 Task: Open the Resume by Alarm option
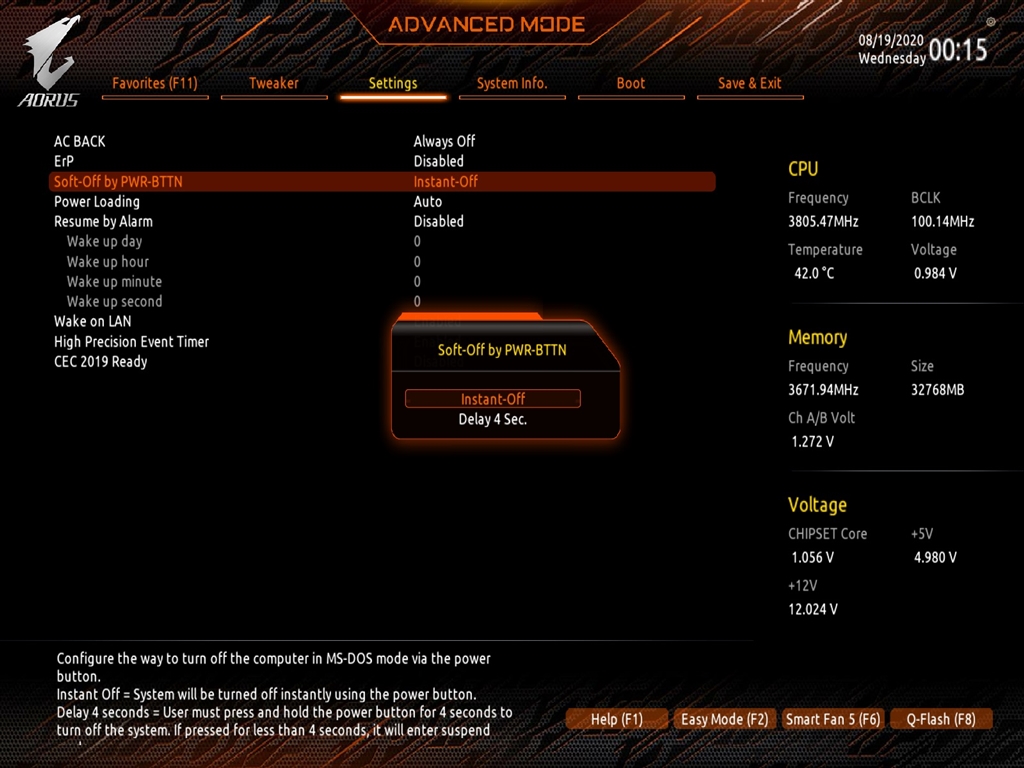pos(103,221)
